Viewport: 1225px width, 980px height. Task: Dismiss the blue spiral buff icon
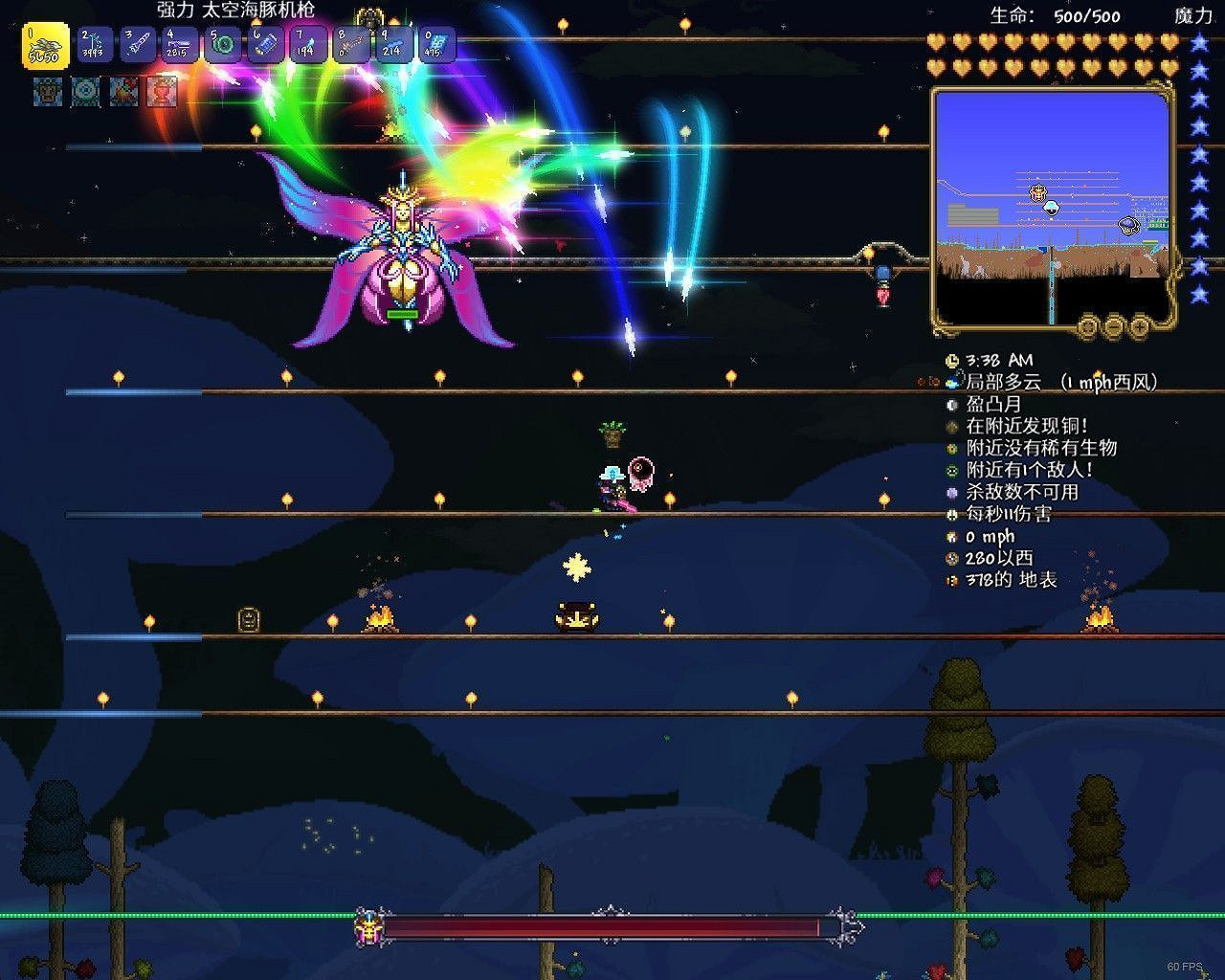[x=86, y=94]
